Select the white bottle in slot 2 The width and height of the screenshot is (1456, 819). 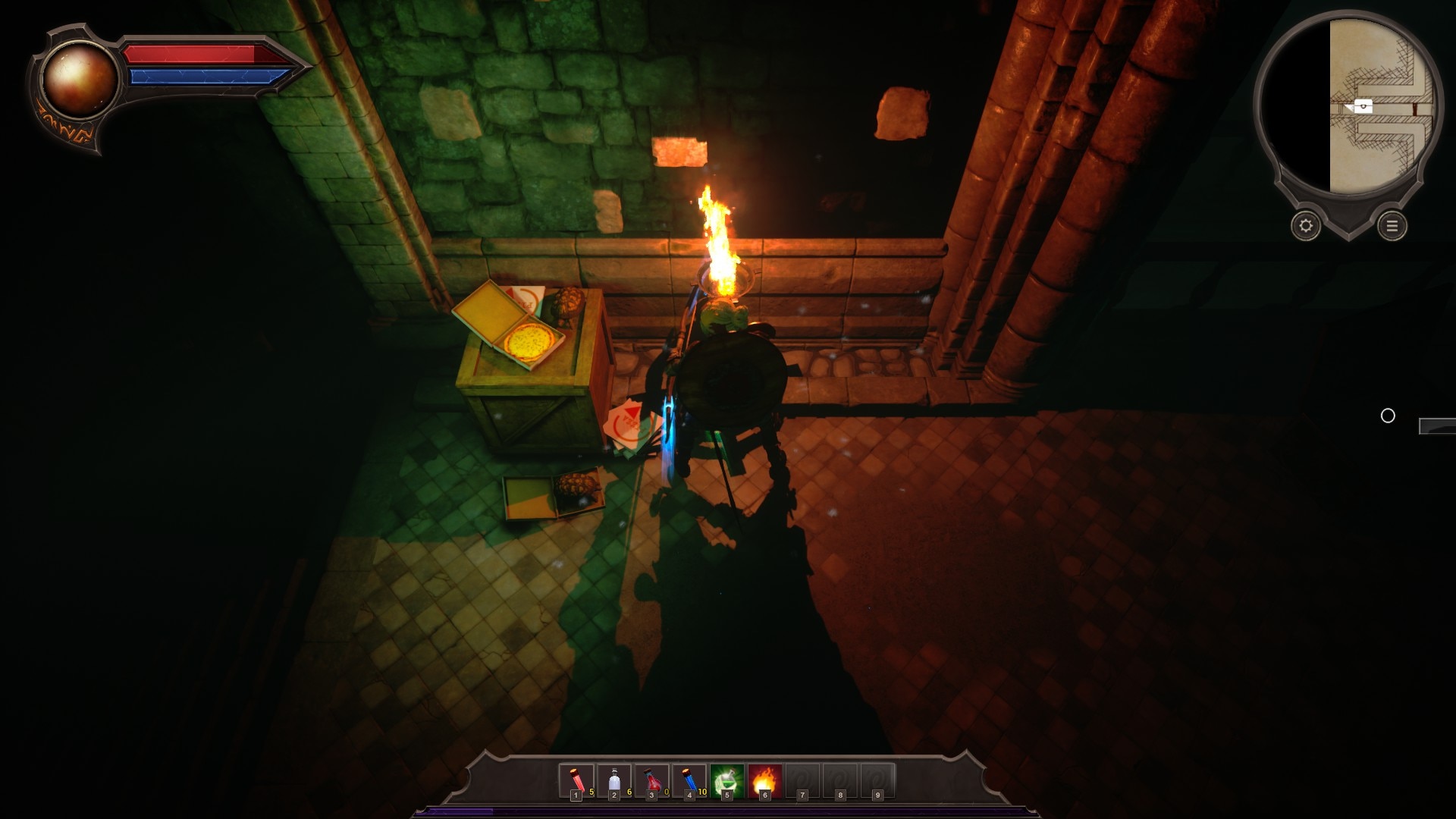[614, 780]
